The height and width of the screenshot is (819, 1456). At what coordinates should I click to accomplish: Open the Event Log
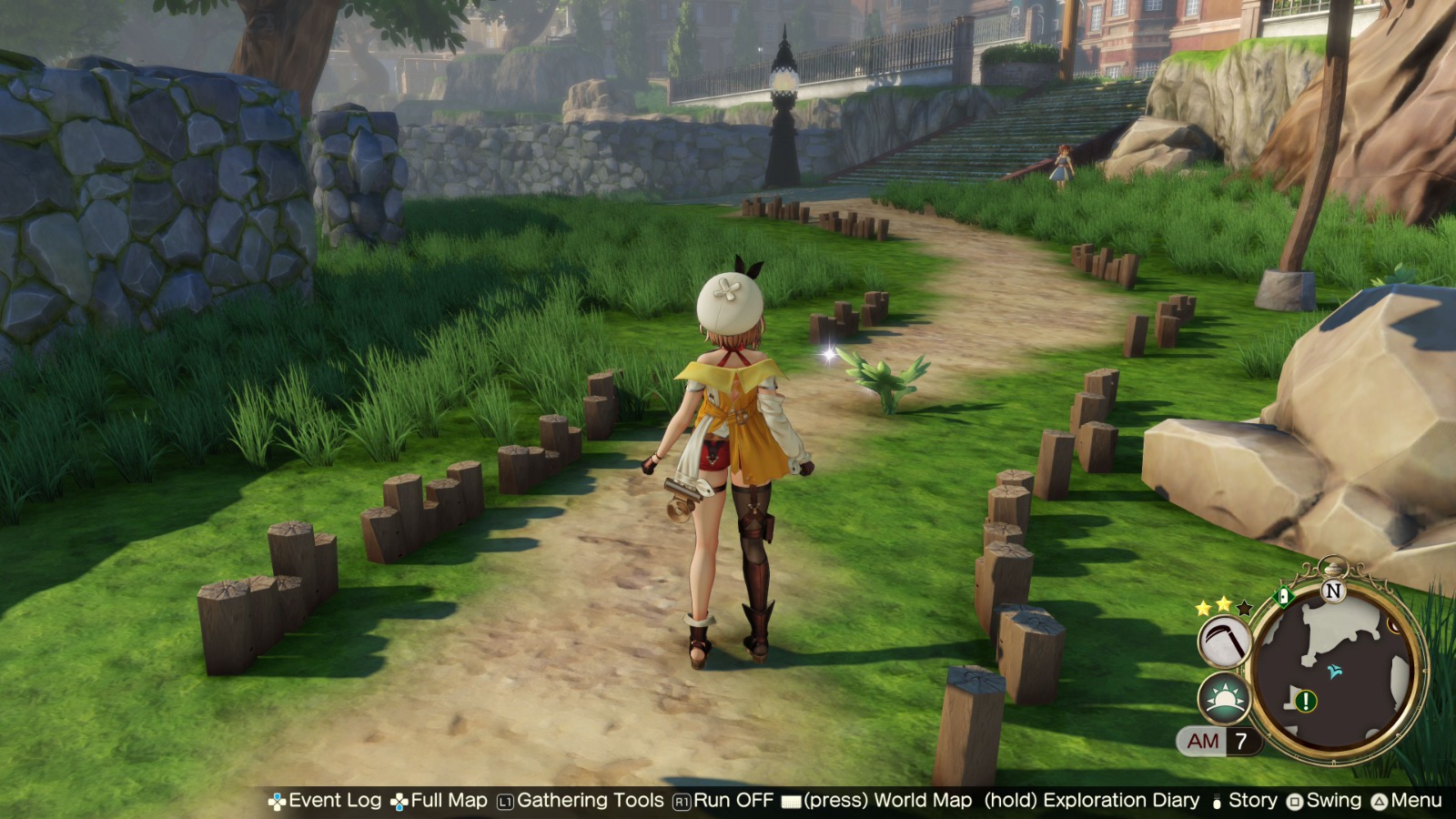[x=334, y=801]
